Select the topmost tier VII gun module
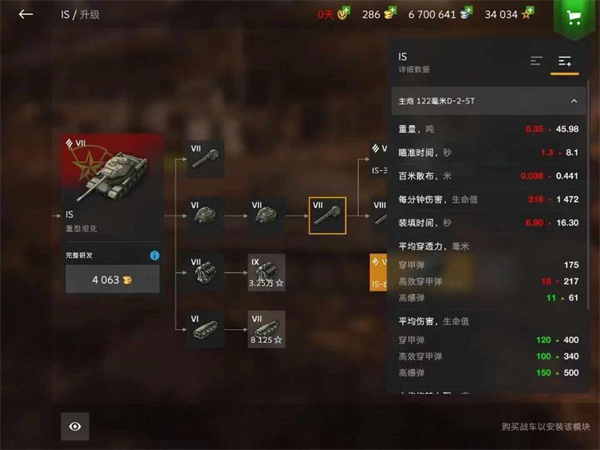Image resolution: width=600 pixels, height=450 pixels. point(206,158)
